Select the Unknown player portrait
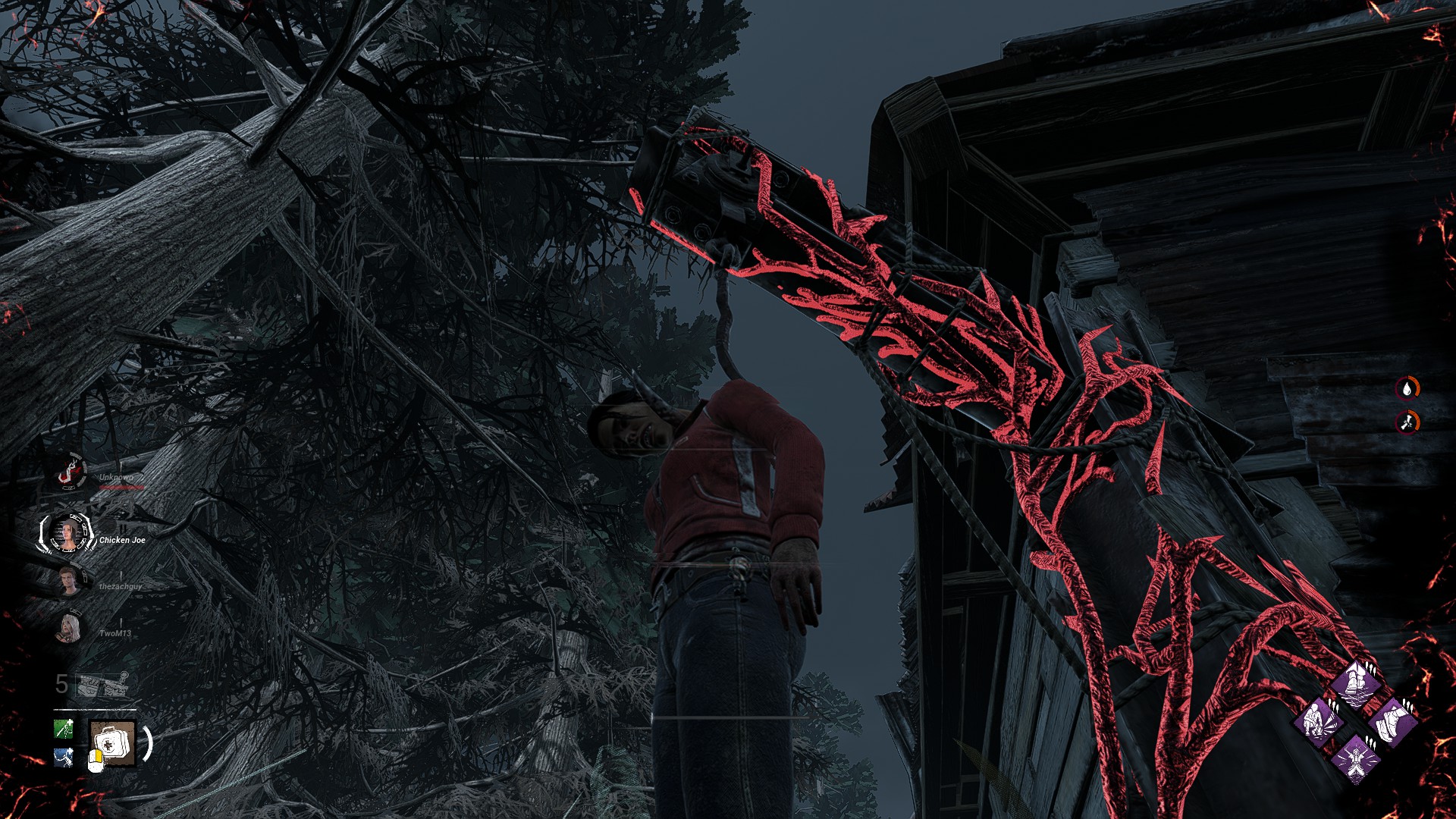This screenshot has width=1456, height=819. click(71, 474)
